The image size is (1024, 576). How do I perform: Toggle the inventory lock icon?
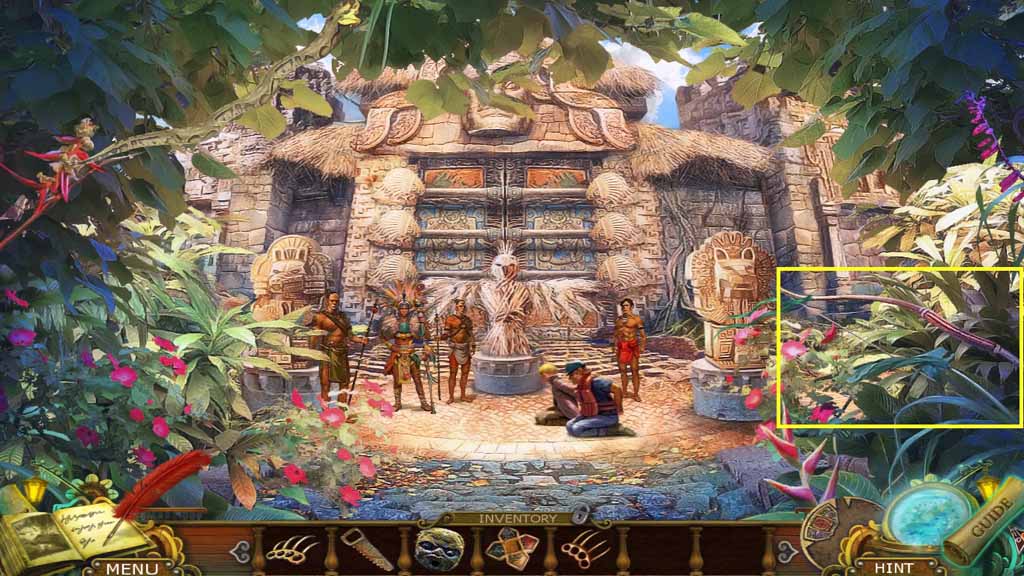tap(580, 517)
